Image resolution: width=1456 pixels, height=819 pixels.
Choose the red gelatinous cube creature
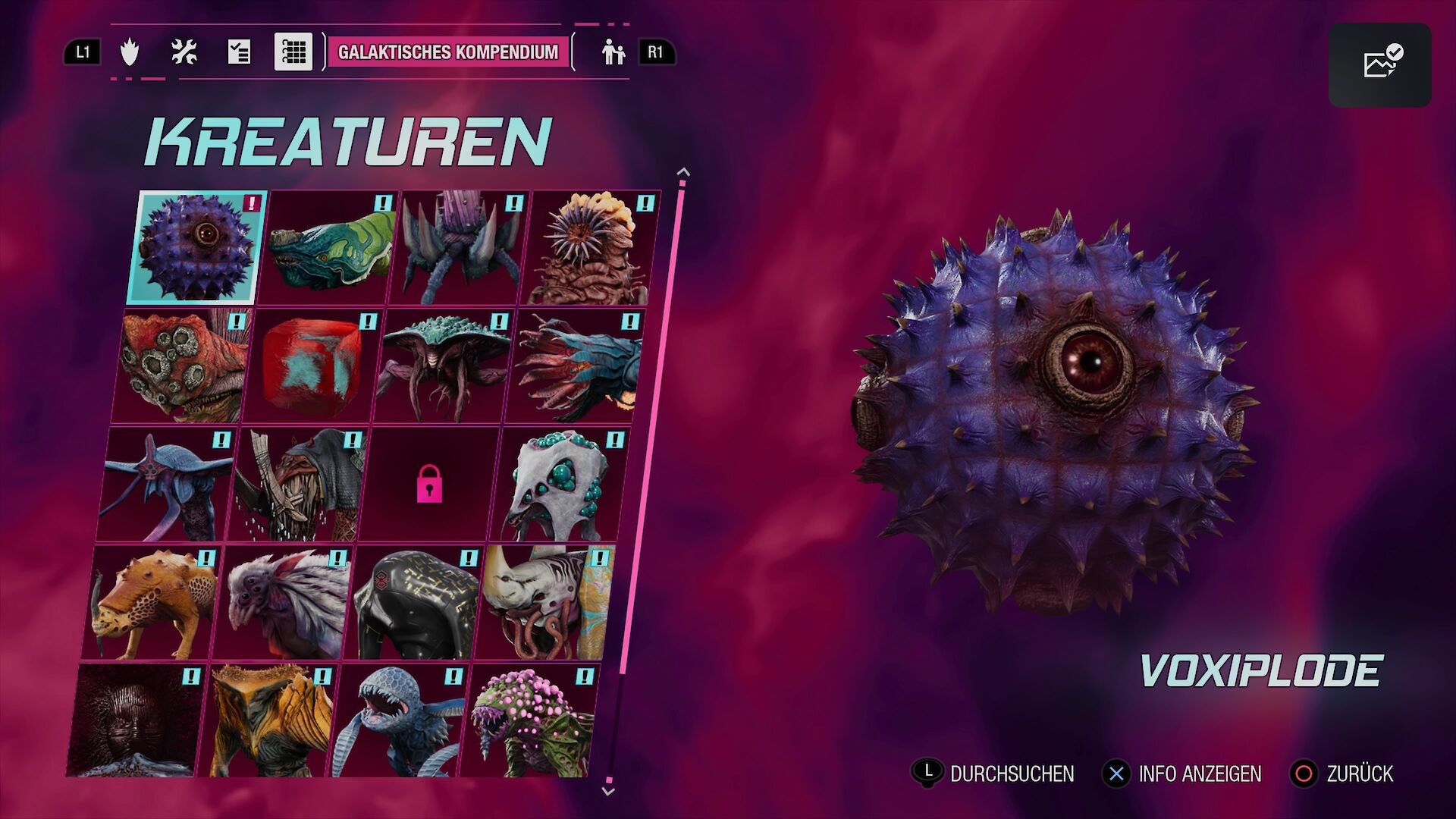[311, 366]
